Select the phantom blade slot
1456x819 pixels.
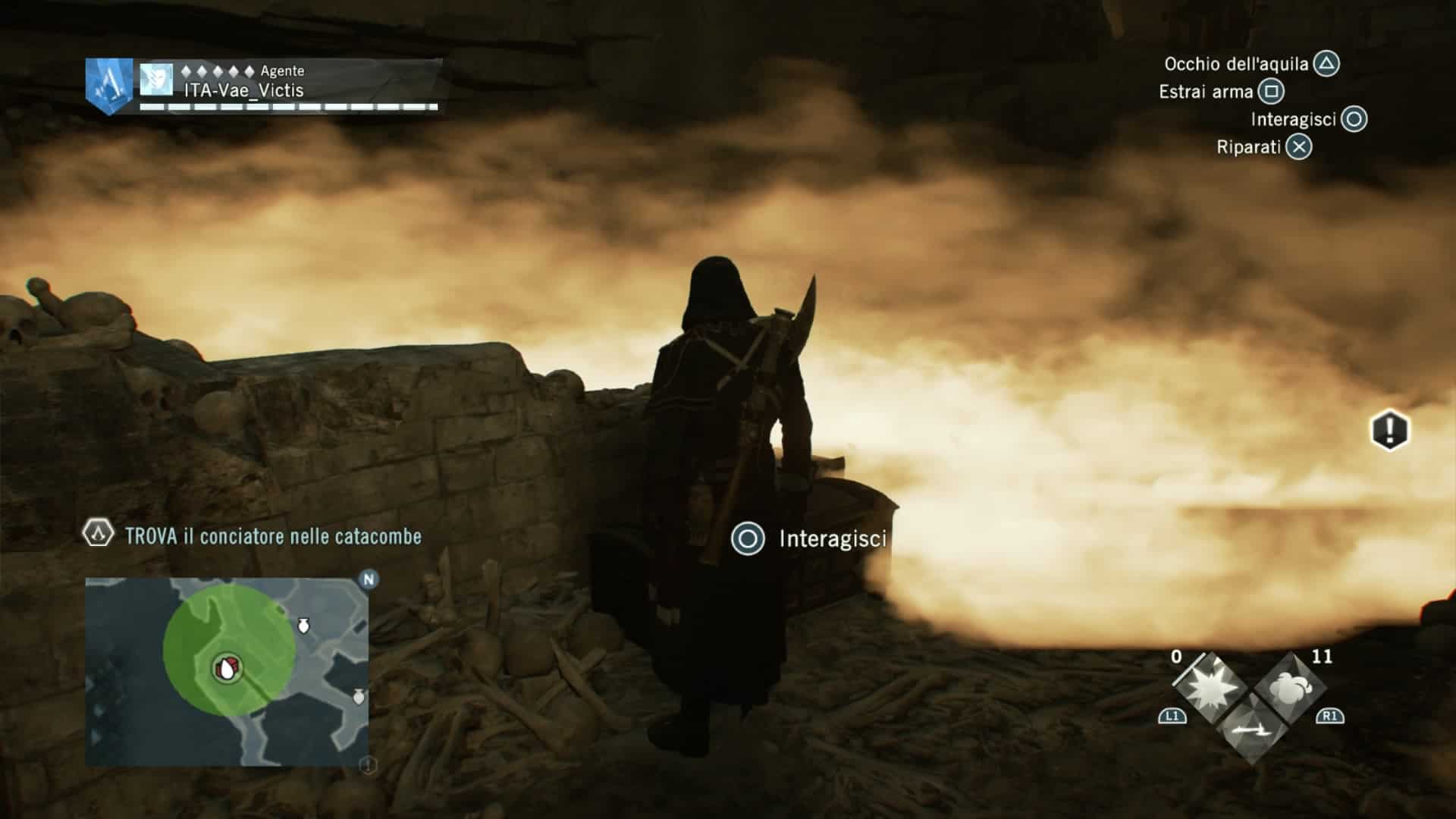coord(1250,730)
